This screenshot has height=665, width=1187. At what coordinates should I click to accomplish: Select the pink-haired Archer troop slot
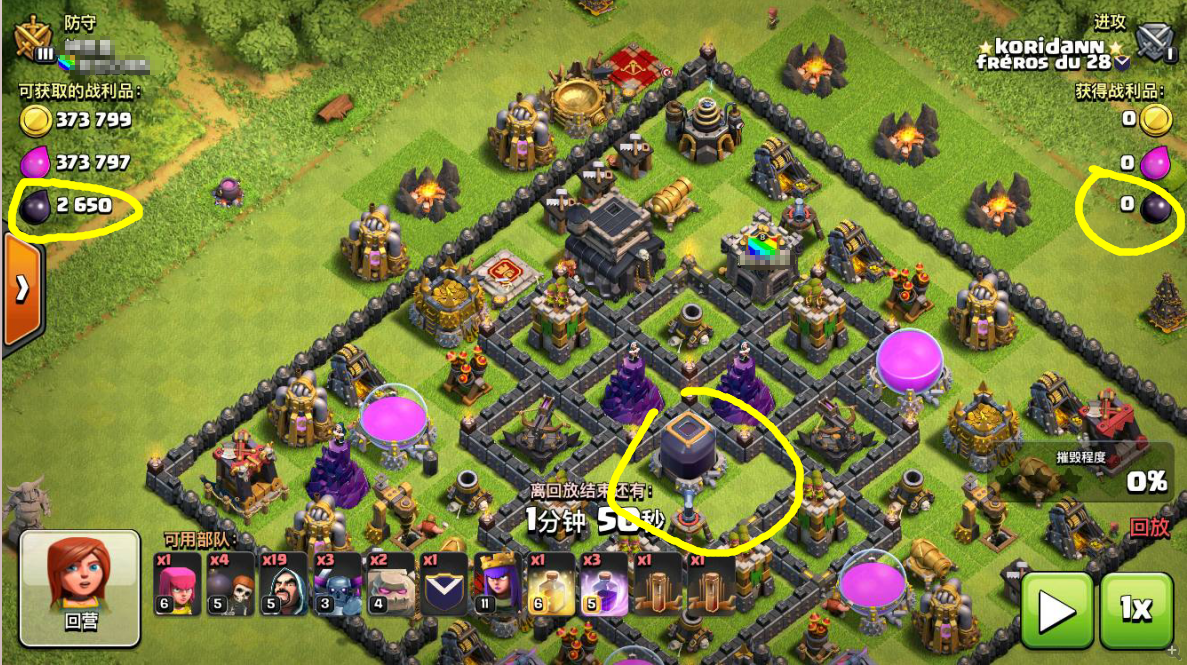pyautogui.click(x=178, y=584)
